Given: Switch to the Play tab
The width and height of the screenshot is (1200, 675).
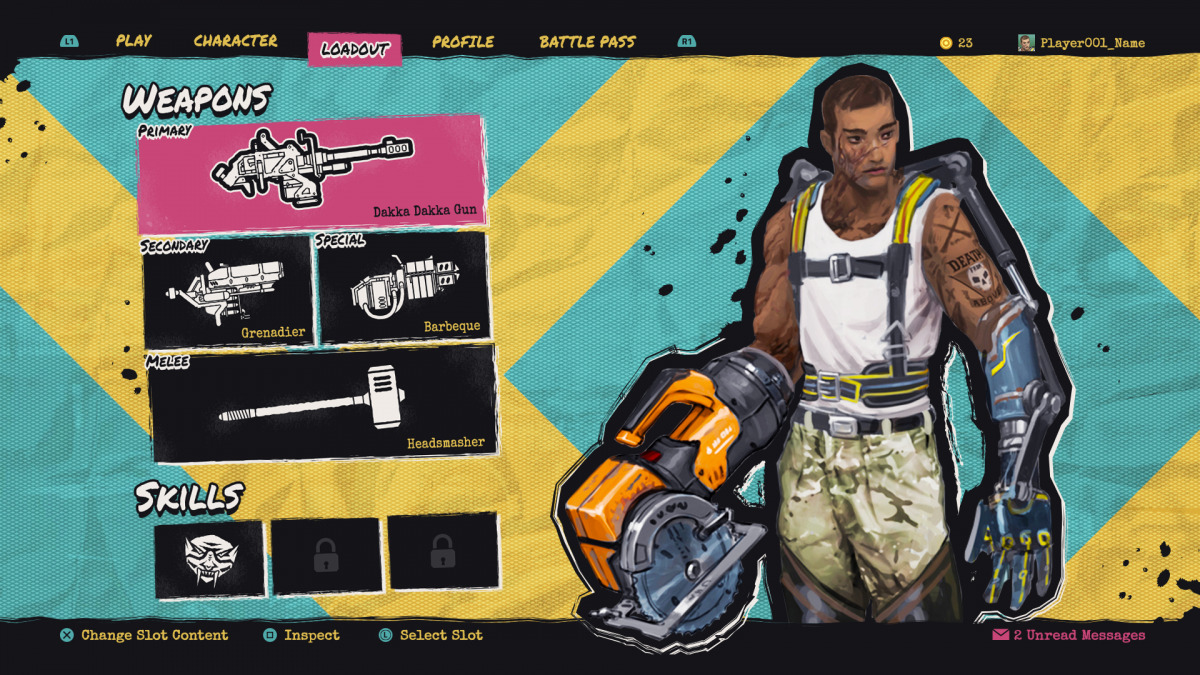Looking at the screenshot, I should pyautogui.click(x=133, y=42).
